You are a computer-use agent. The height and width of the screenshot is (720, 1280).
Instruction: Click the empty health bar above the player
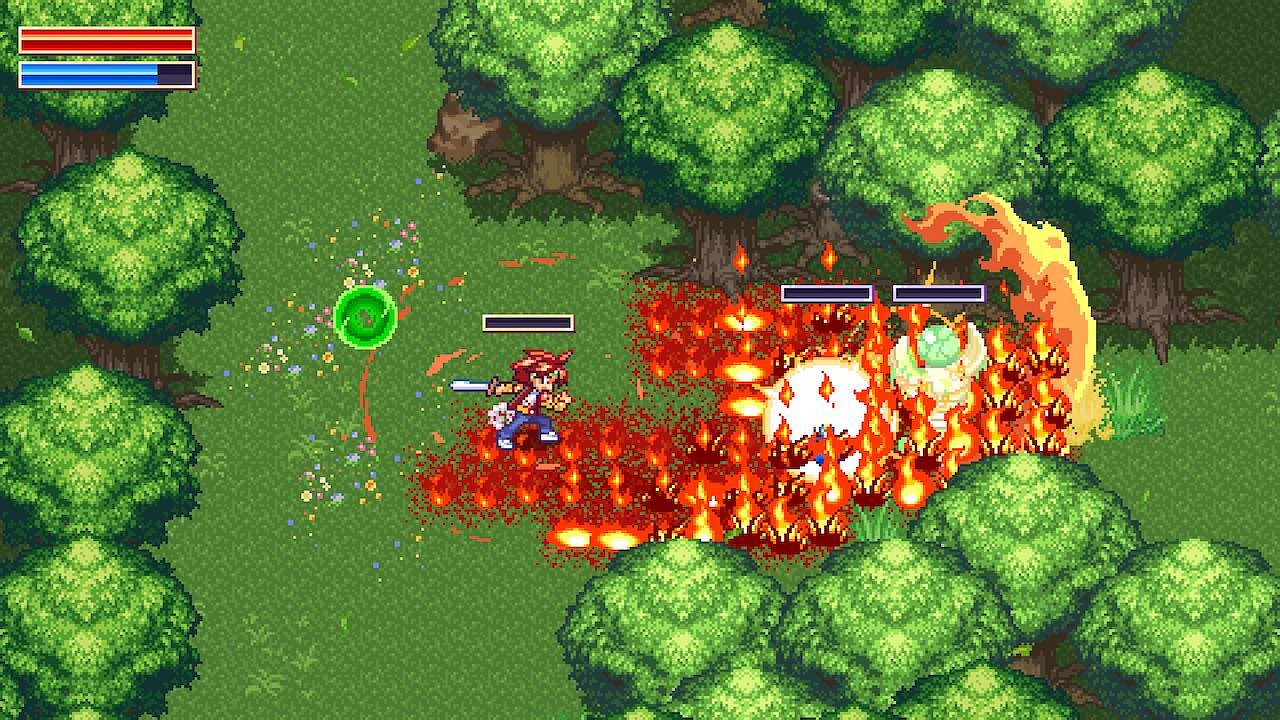pos(528,322)
